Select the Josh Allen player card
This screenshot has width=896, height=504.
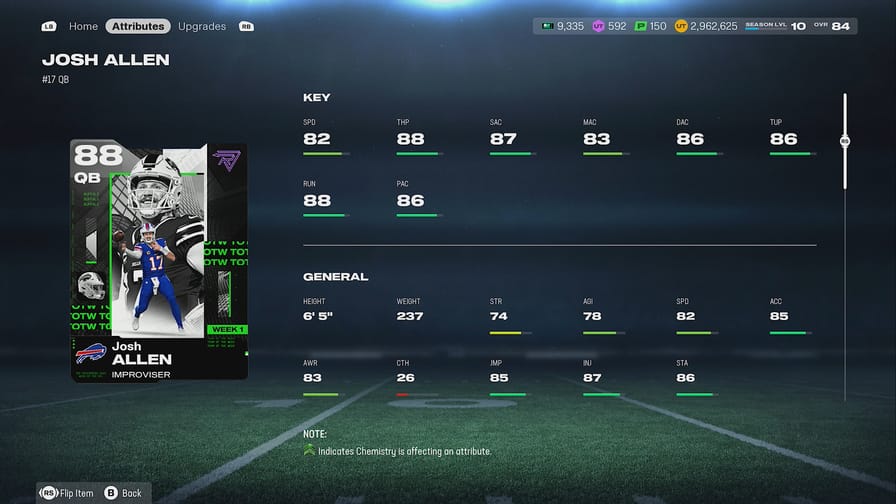pos(159,260)
